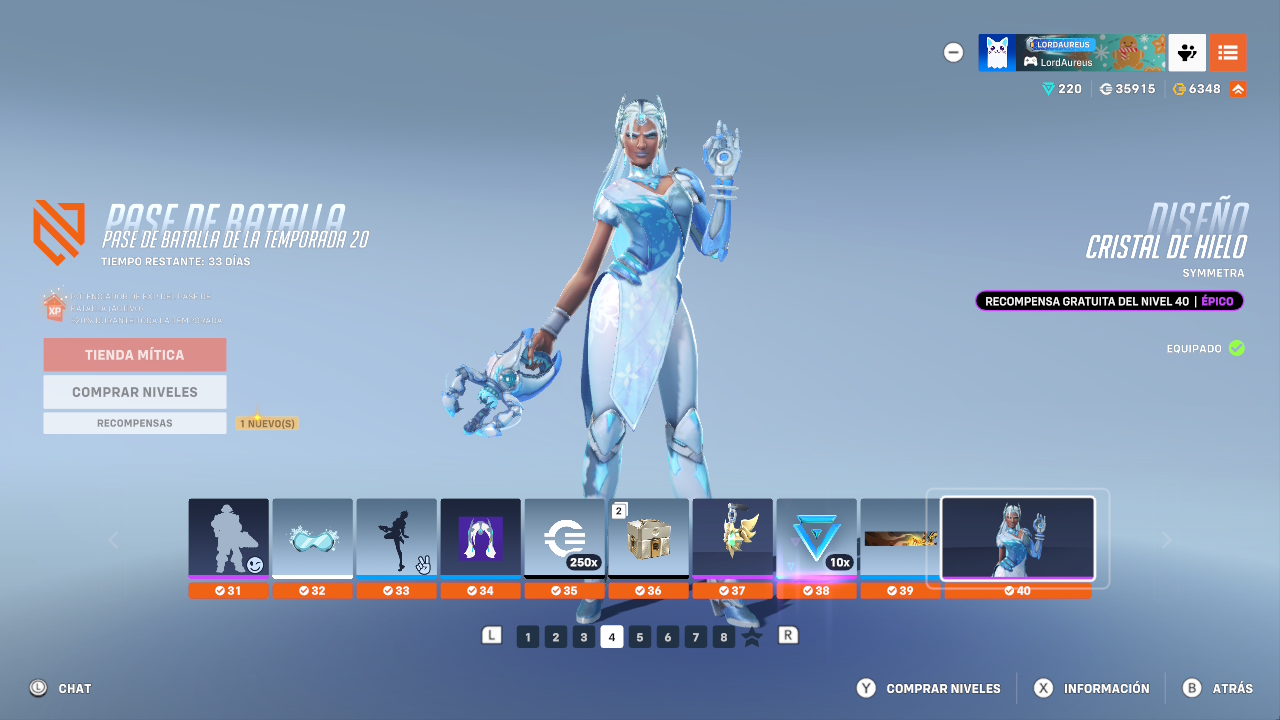Image resolution: width=1280 pixels, height=720 pixels.
Task: Click the circular minus icon near the nameplate
Action: coord(953,52)
